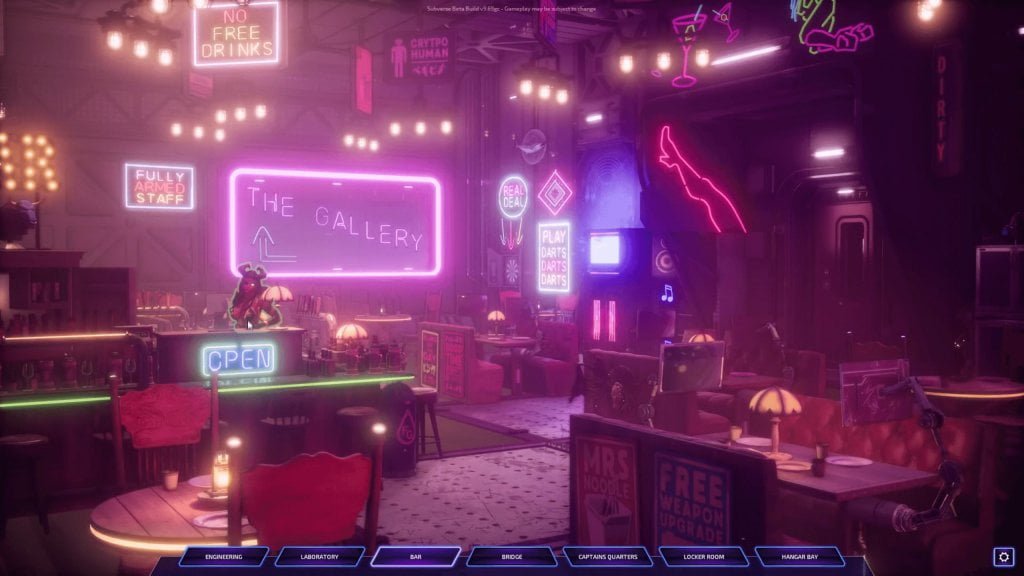Travel to the Bridge
Image resolution: width=1024 pixels, height=576 pixels.
tap(512, 557)
